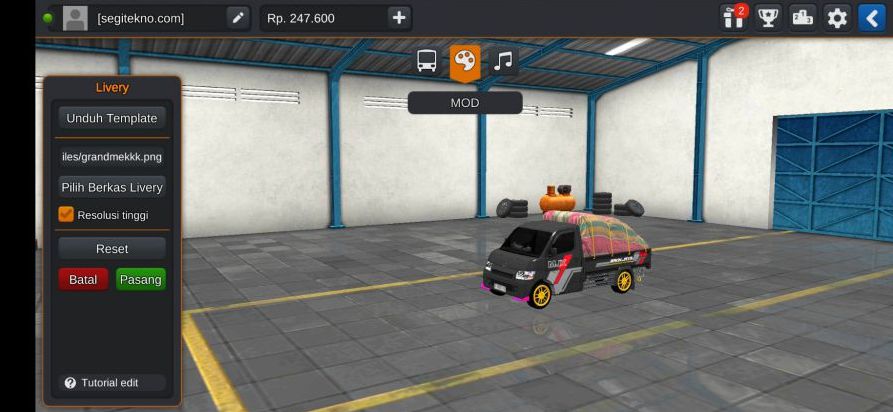
Task: Open the music note tab
Action: coord(503,62)
